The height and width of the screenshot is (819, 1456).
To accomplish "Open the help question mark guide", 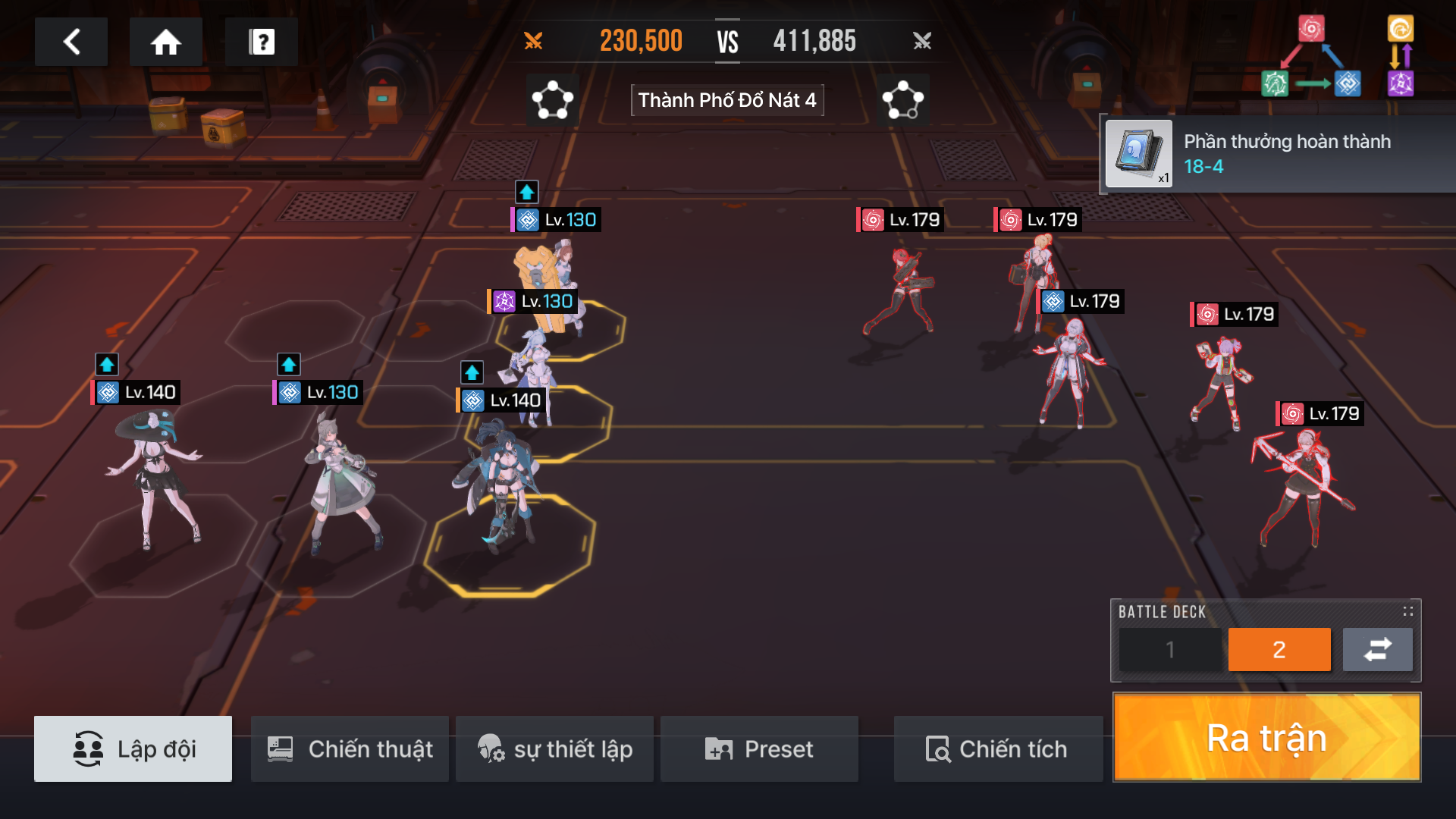I will 261,42.
